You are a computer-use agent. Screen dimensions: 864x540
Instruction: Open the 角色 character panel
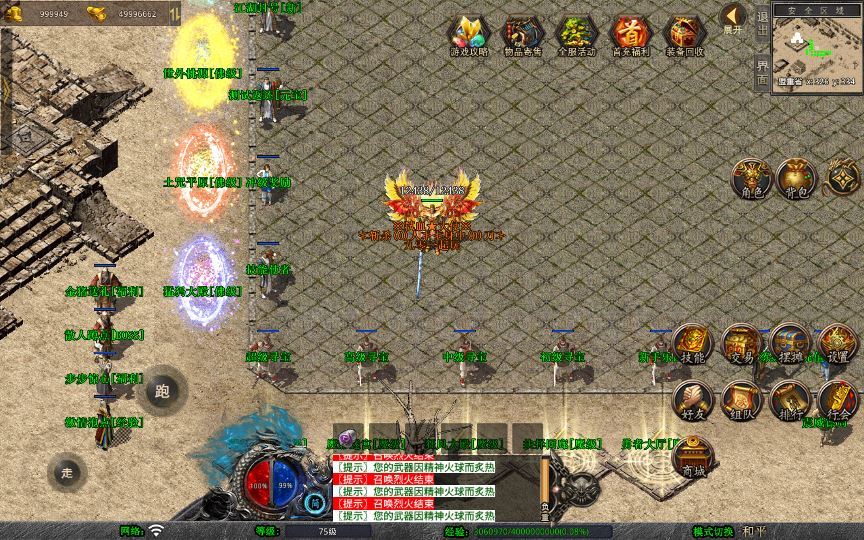tap(750, 178)
